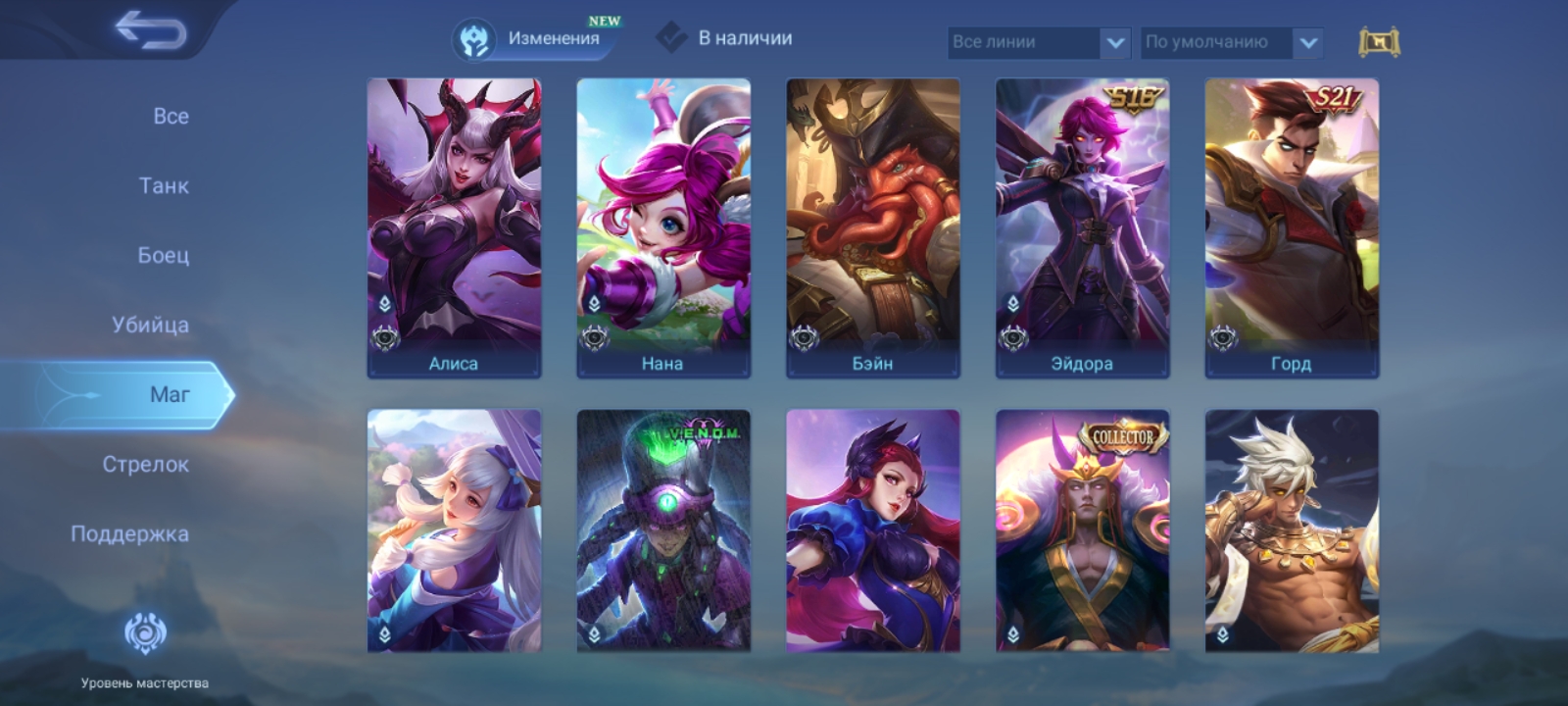Select the Боец category tab

(x=163, y=255)
